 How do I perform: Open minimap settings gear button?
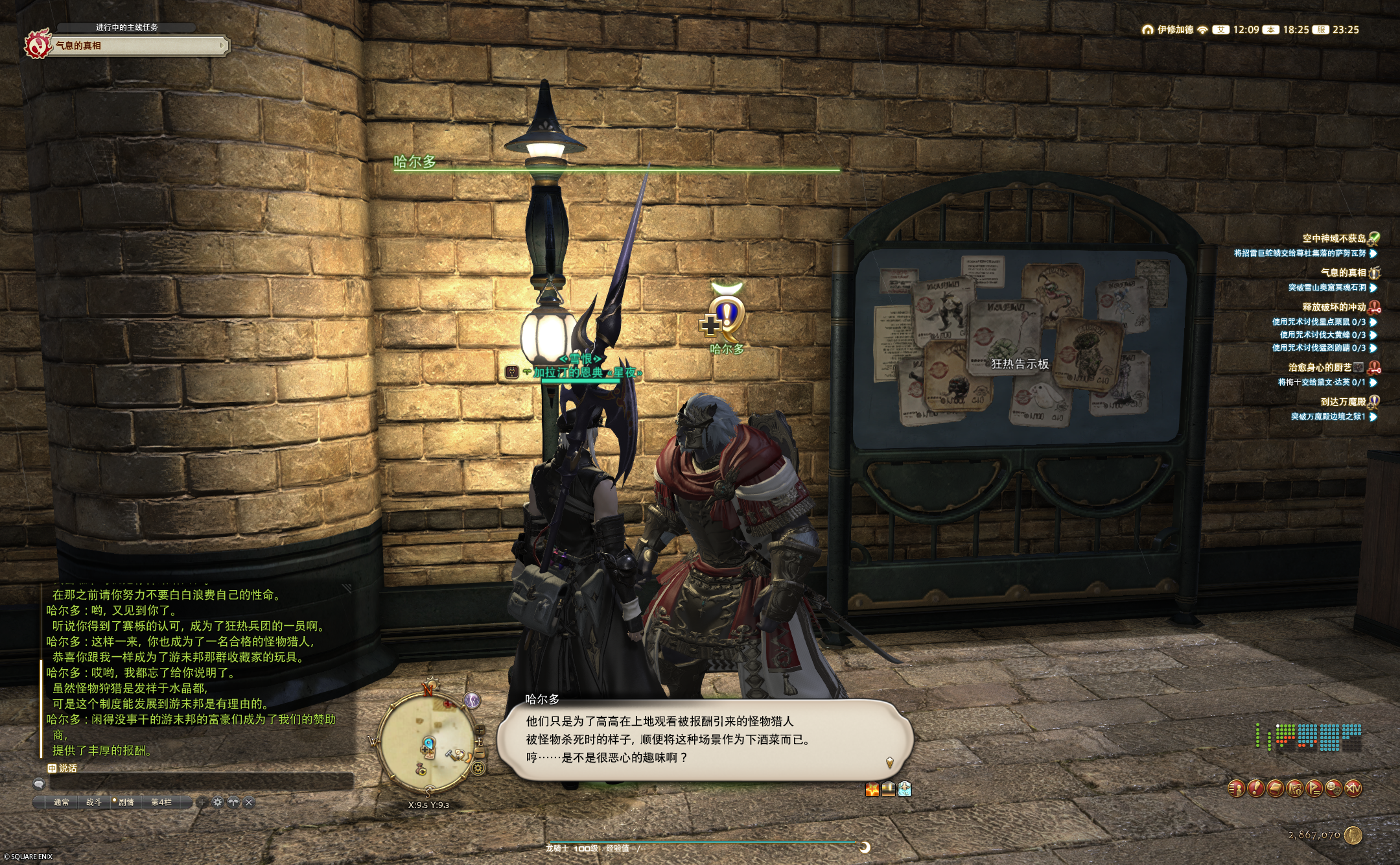(x=478, y=768)
